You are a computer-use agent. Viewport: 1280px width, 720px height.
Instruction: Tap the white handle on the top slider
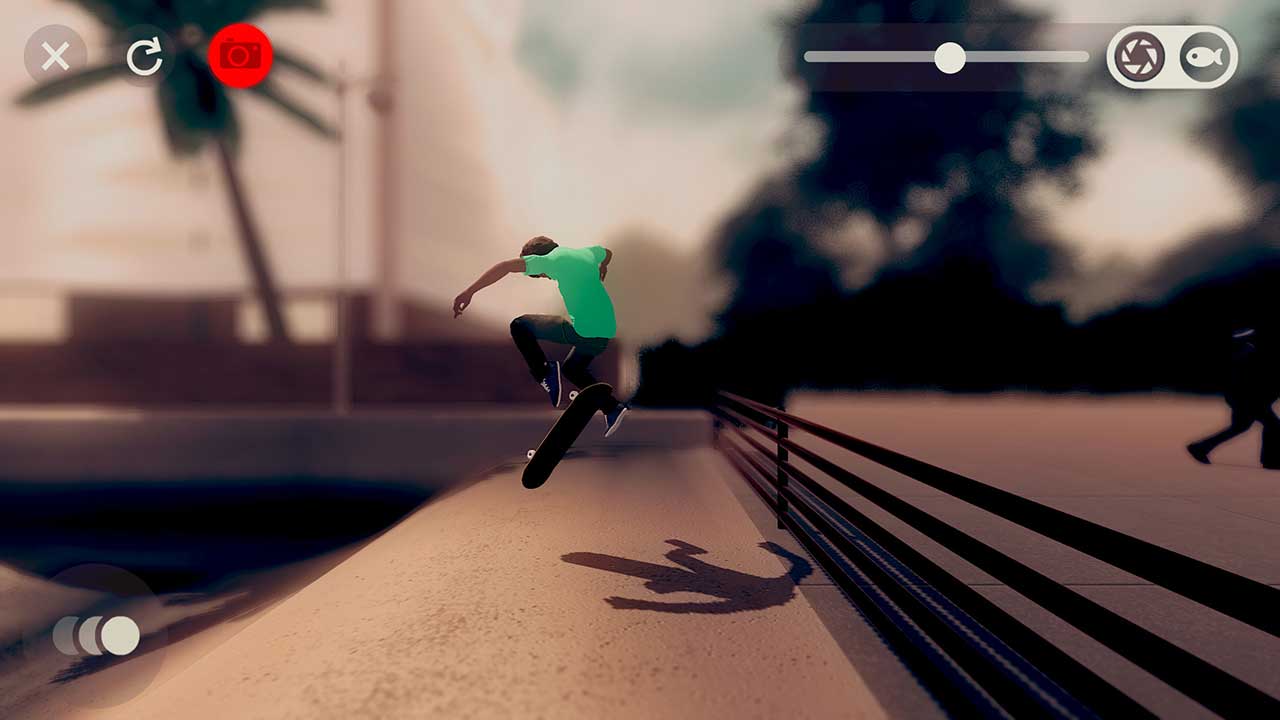(950, 58)
